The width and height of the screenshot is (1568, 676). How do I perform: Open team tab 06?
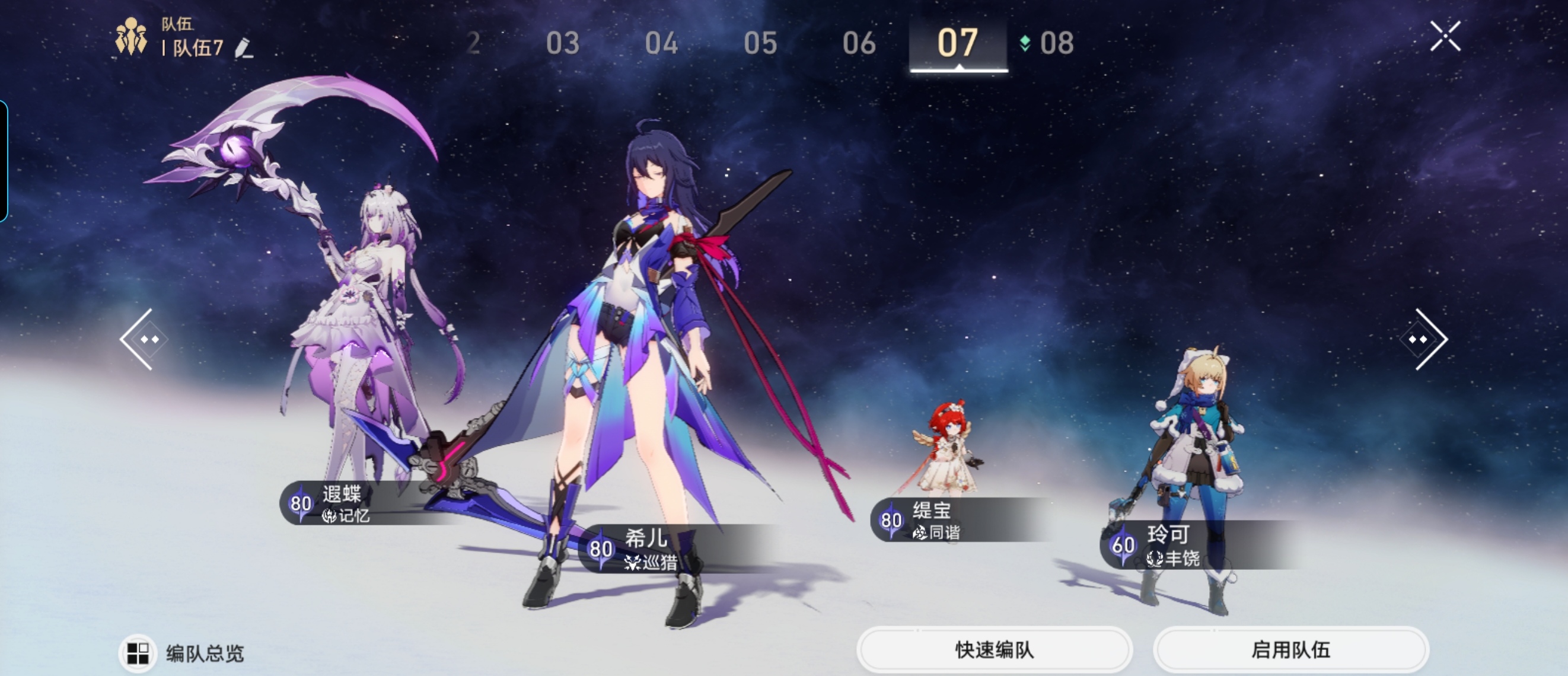click(859, 44)
